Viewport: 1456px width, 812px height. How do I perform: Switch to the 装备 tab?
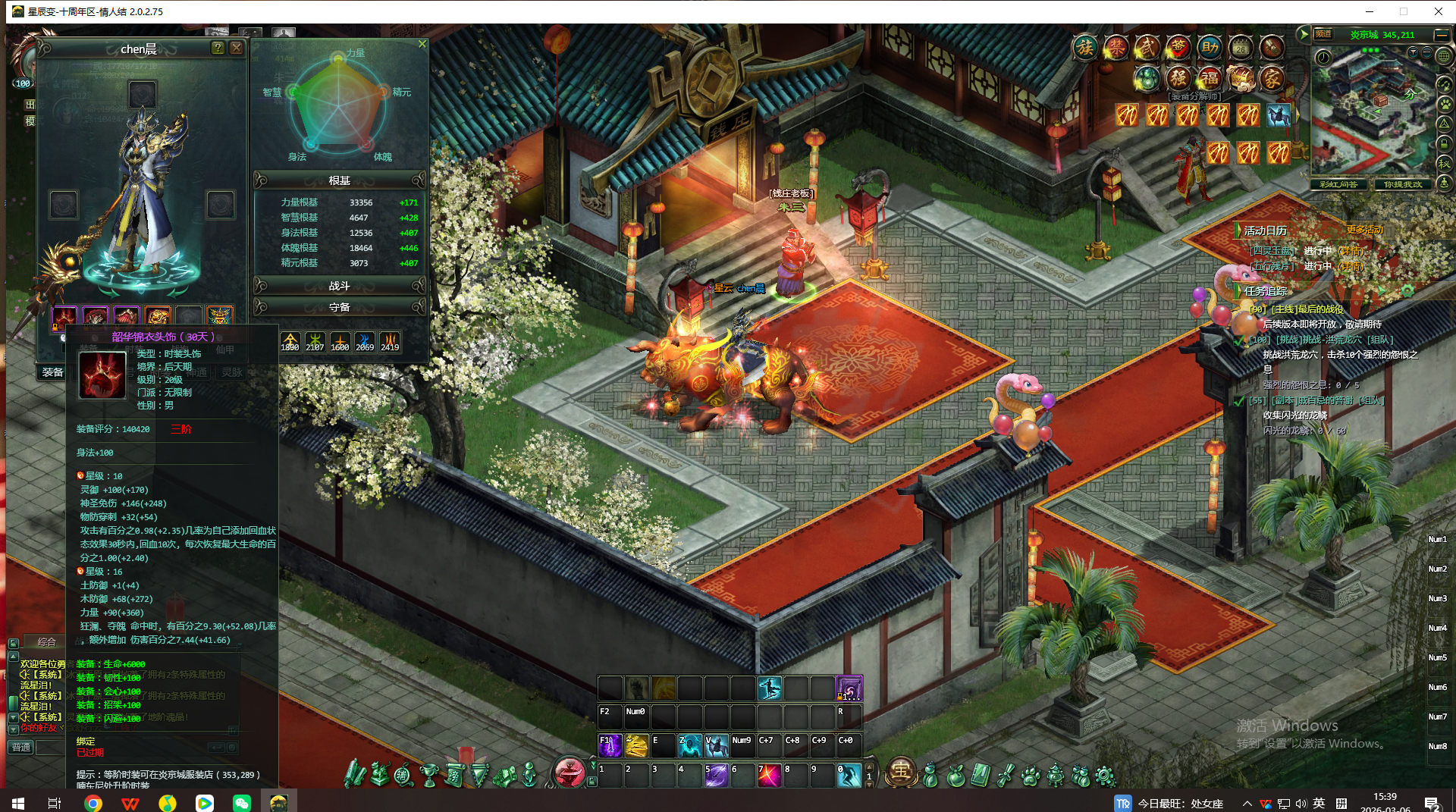pyautogui.click(x=52, y=372)
